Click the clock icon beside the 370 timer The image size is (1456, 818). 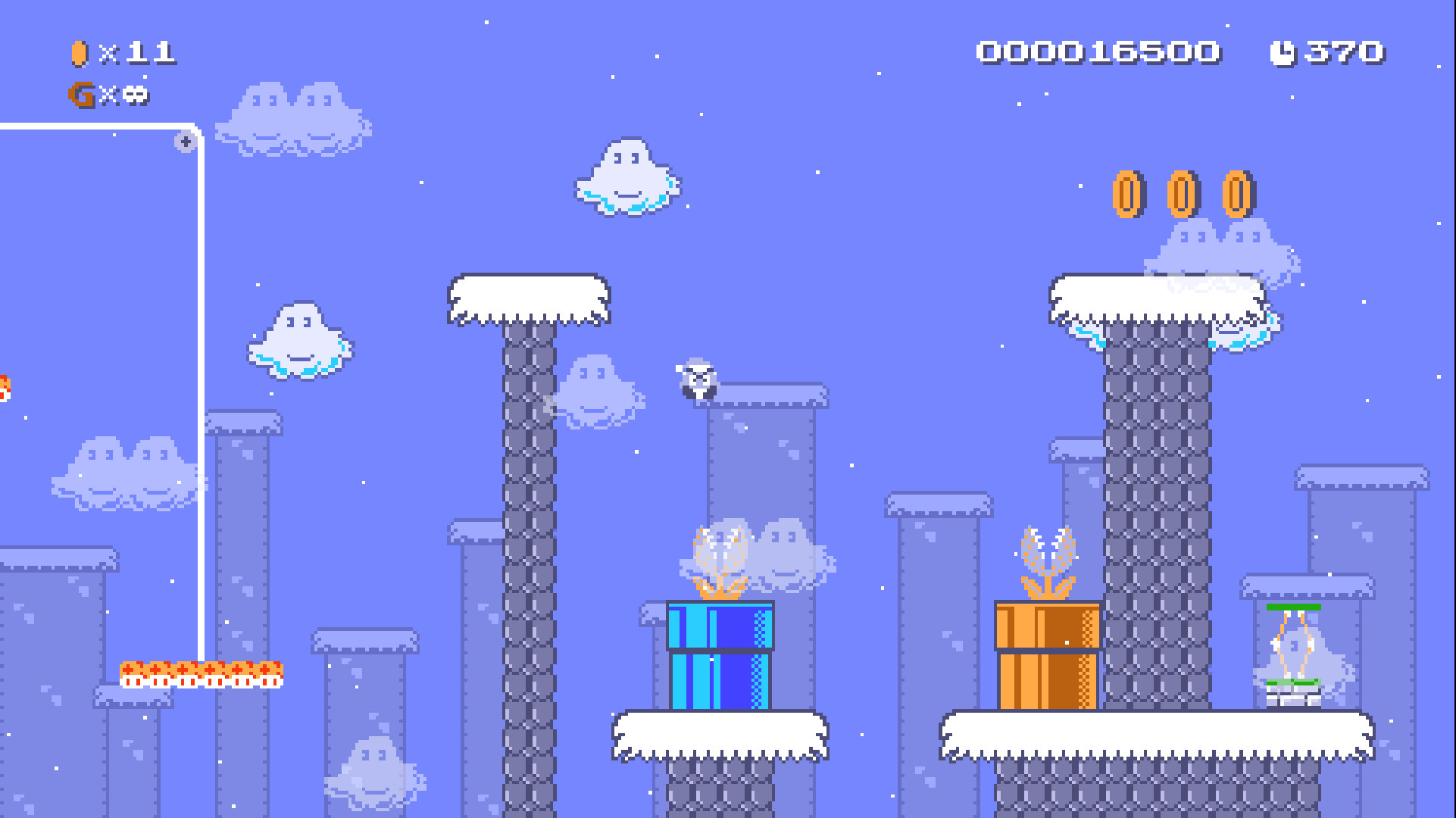point(1283,52)
